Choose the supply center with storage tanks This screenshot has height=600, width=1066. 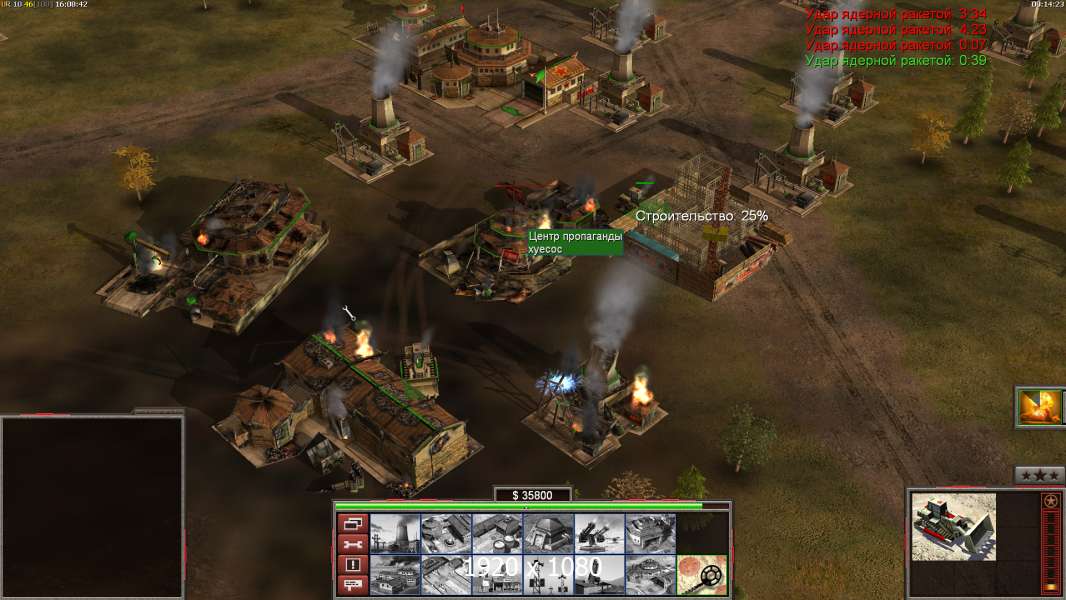(x=497, y=534)
